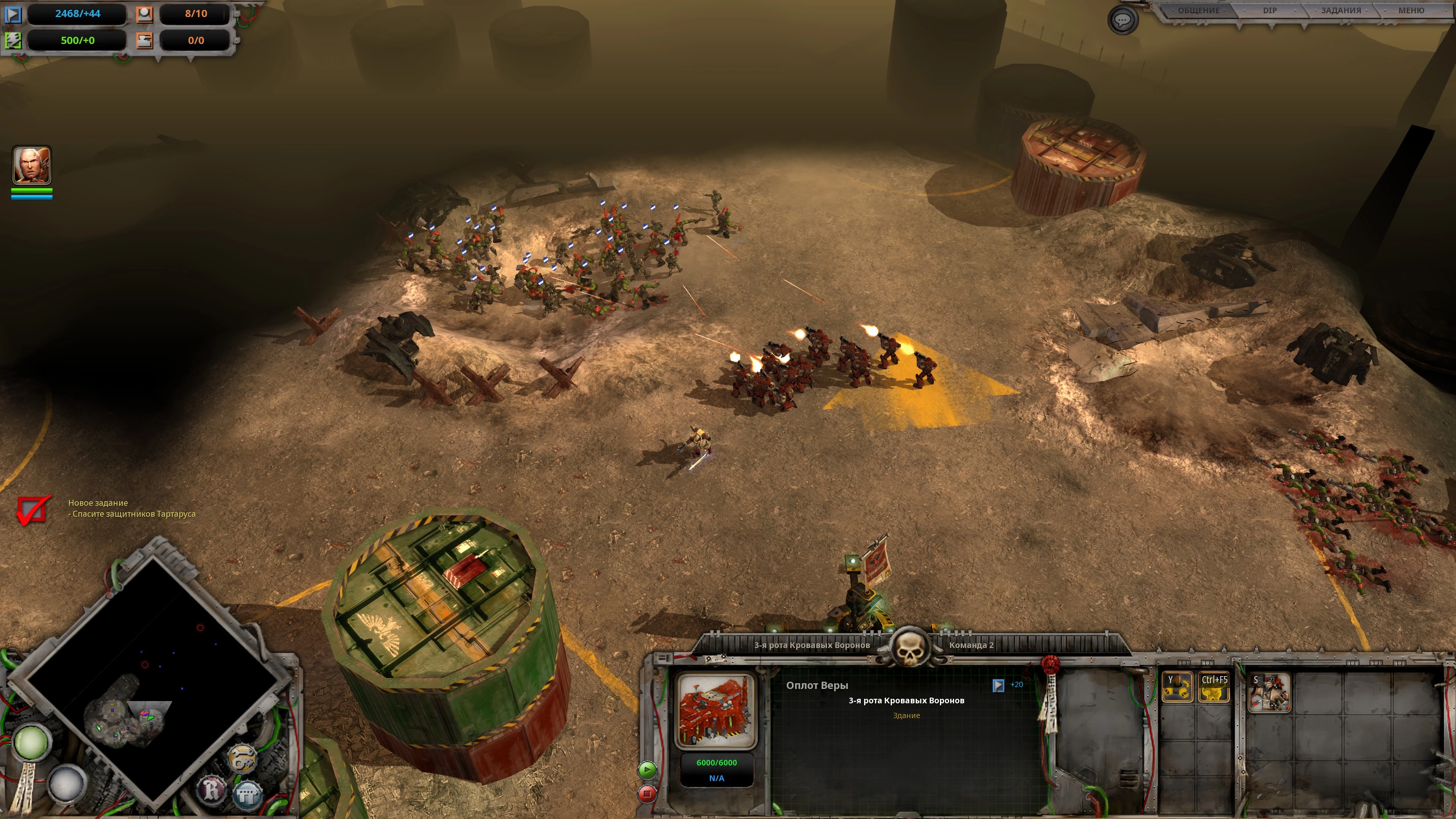Open the ОБЩЕНИЕ chat menu
Image resolution: width=1456 pixels, height=819 pixels.
coord(1198,11)
